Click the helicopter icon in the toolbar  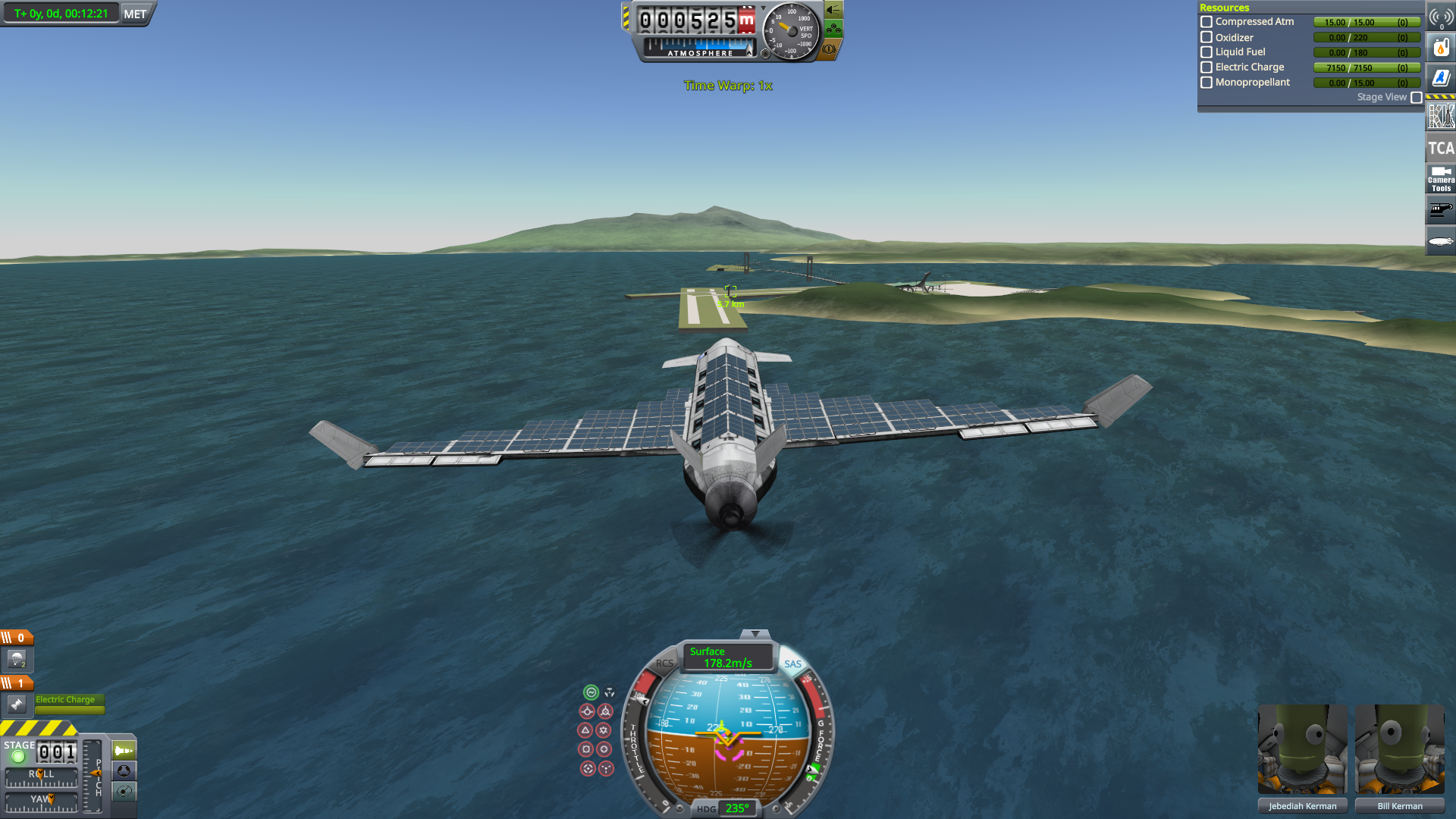(1440, 210)
